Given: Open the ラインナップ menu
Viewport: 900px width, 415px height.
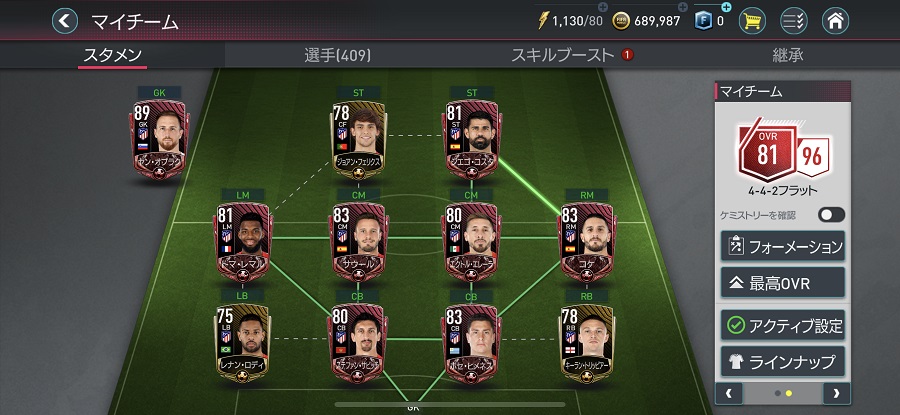Looking at the screenshot, I should tap(782, 360).
